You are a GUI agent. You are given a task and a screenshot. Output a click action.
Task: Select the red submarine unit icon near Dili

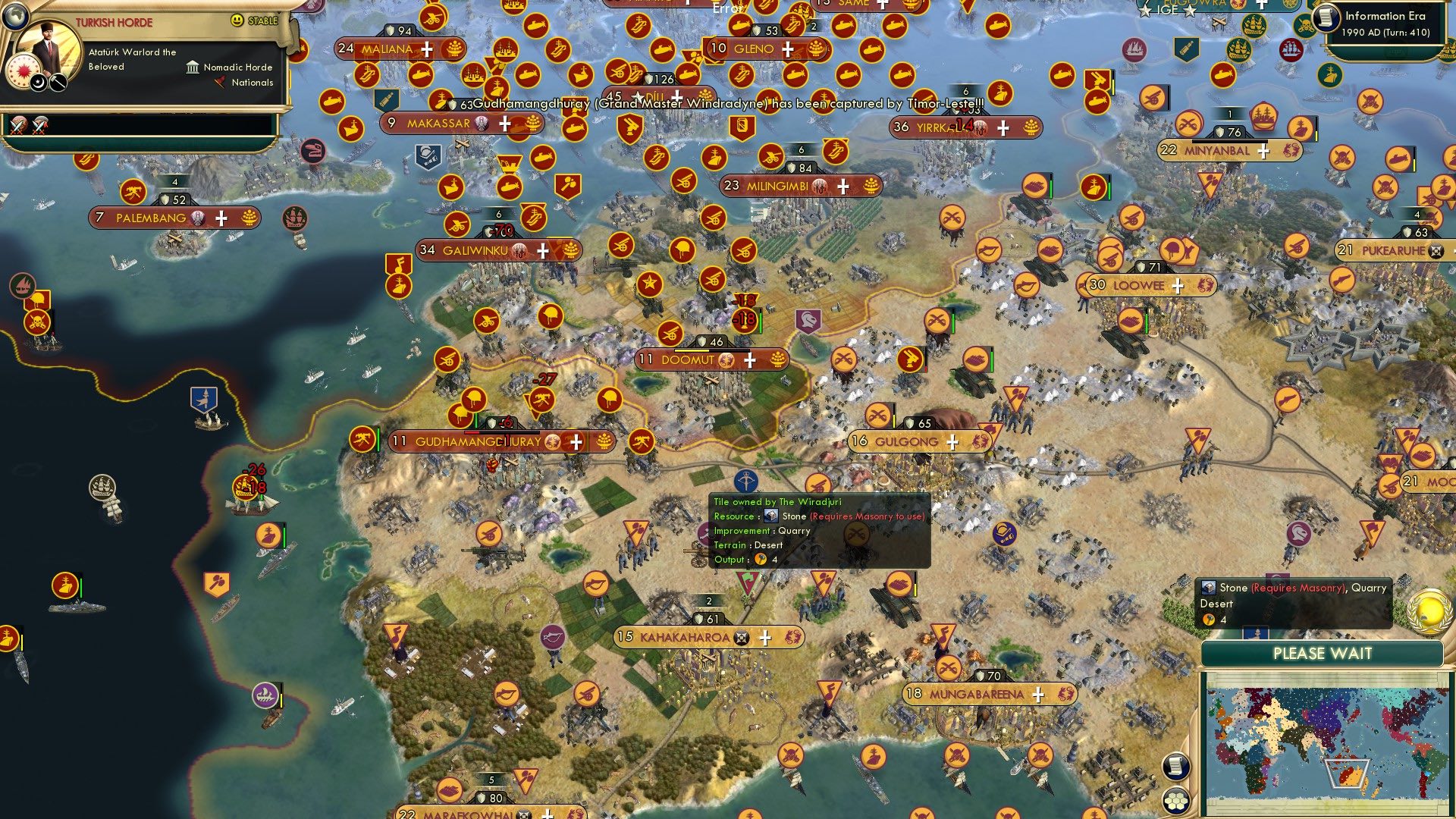pyautogui.click(x=687, y=74)
